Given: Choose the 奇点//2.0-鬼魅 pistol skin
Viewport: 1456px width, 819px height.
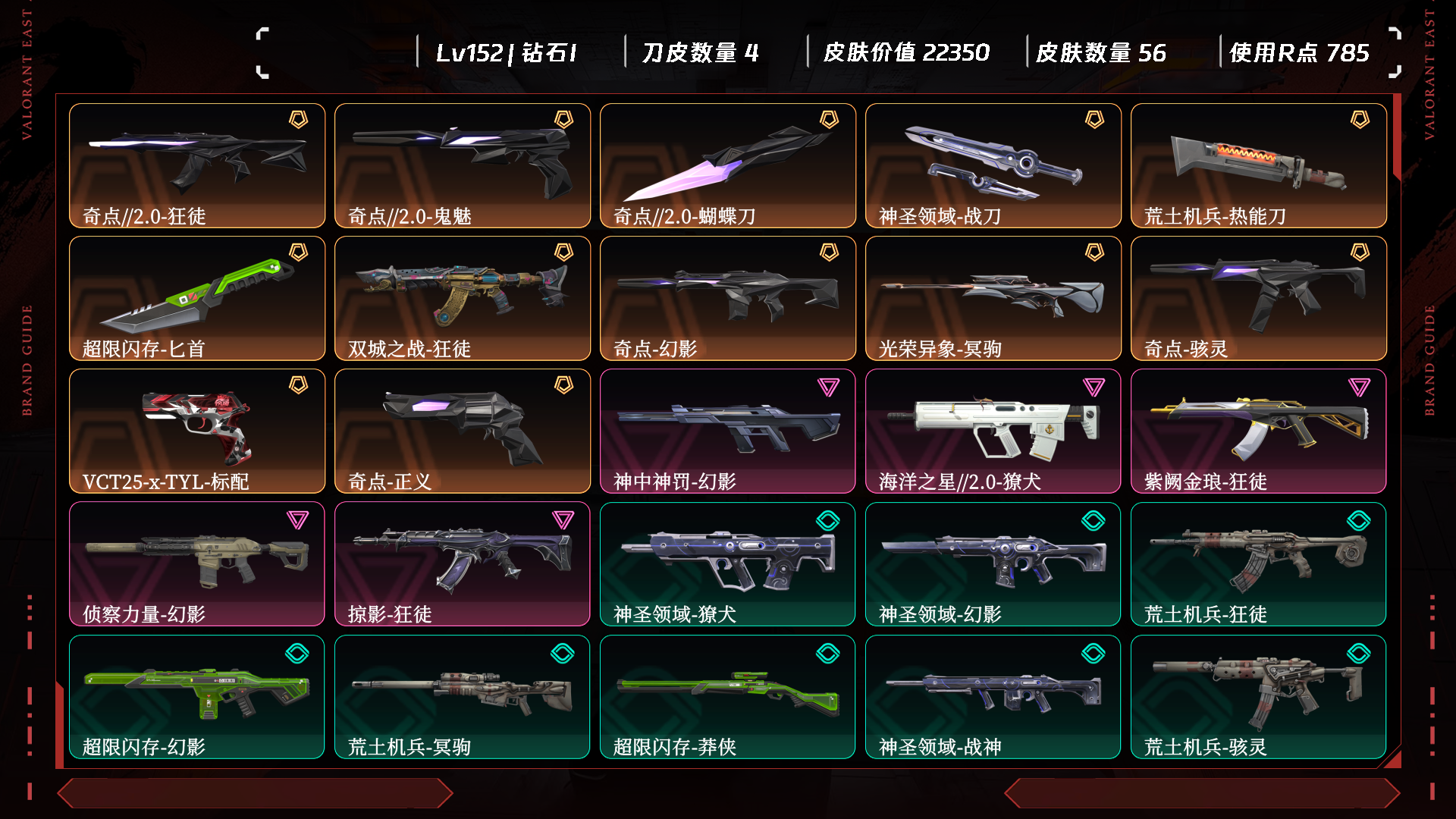Looking at the screenshot, I should coord(463,165).
